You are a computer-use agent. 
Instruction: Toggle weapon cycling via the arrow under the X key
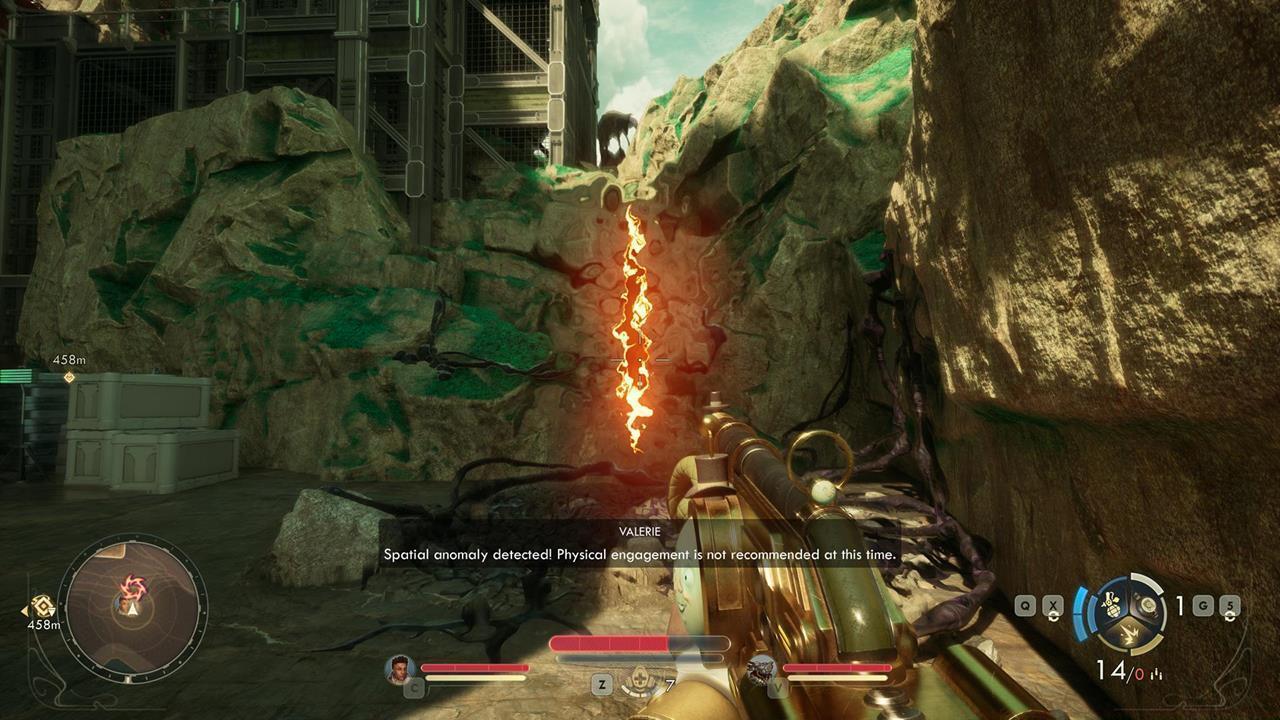click(x=1054, y=616)
